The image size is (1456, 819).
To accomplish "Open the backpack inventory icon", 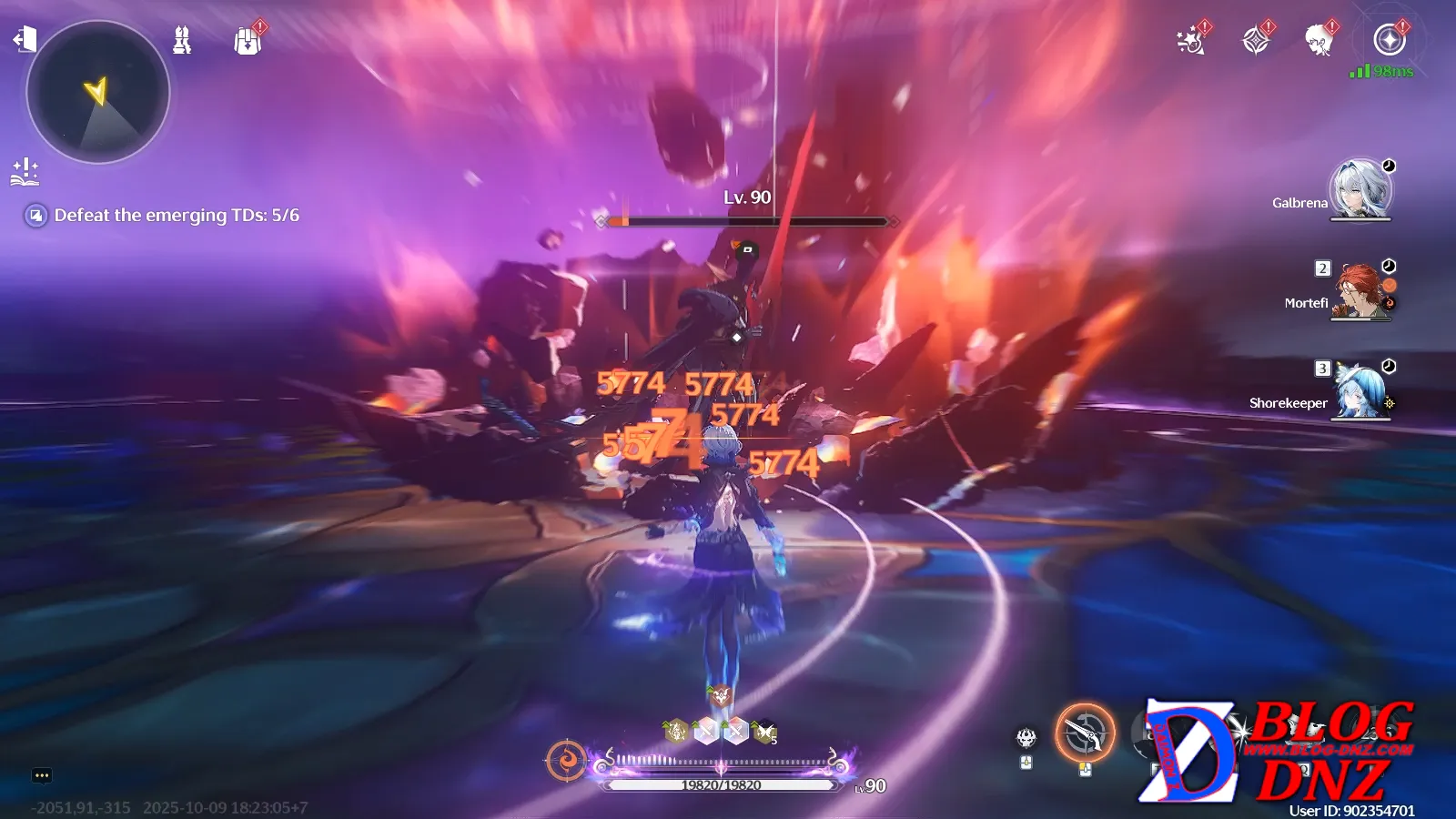I will (x=247, y=41).
